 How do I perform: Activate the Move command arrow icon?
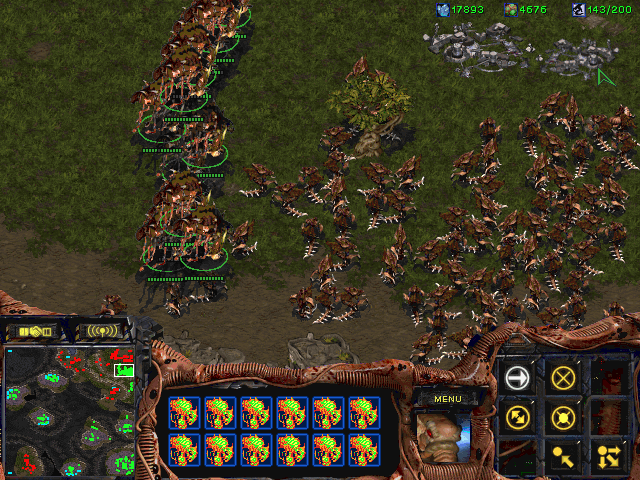(x=517, y=378)
